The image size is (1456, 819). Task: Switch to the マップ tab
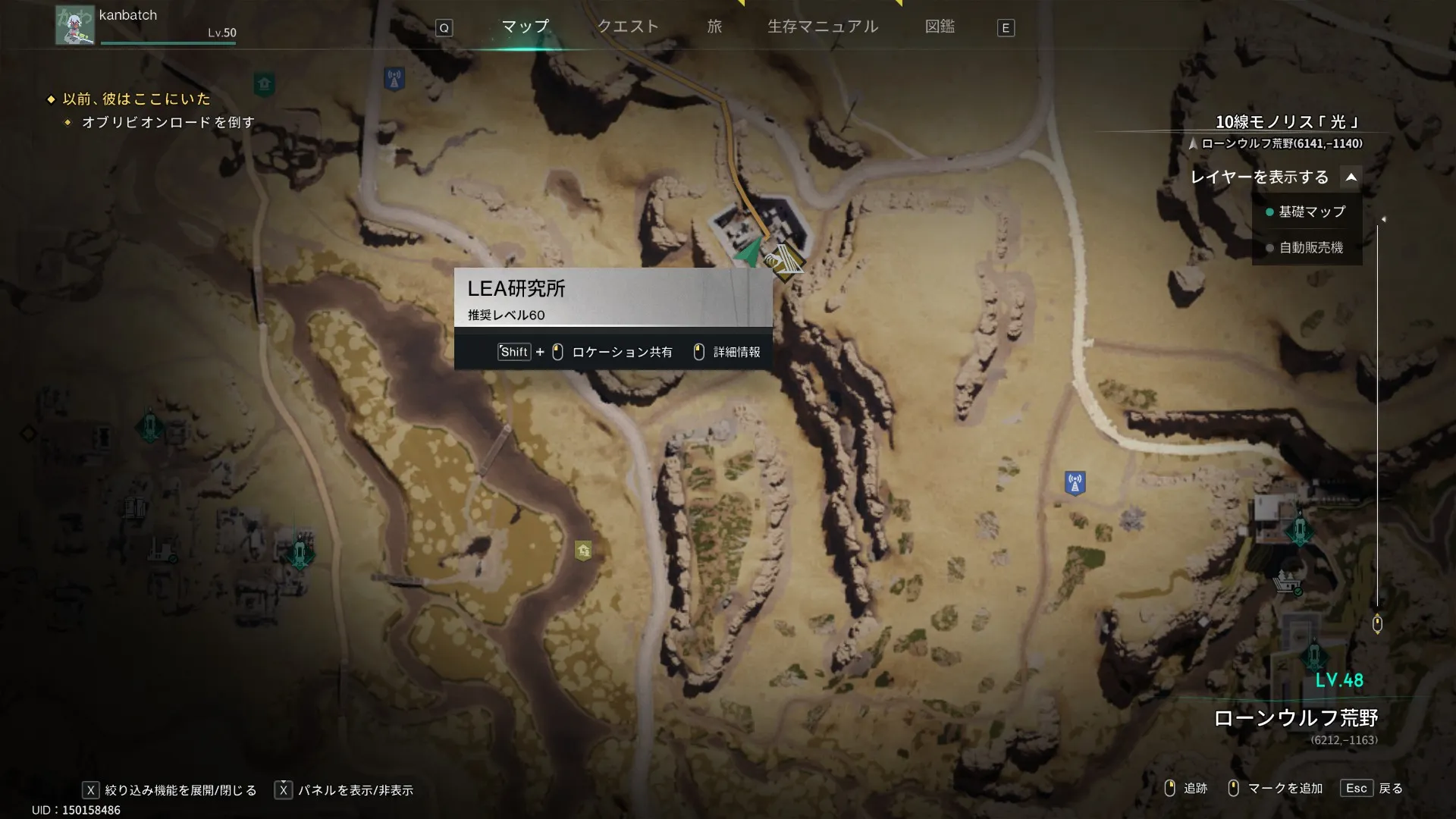525,27
